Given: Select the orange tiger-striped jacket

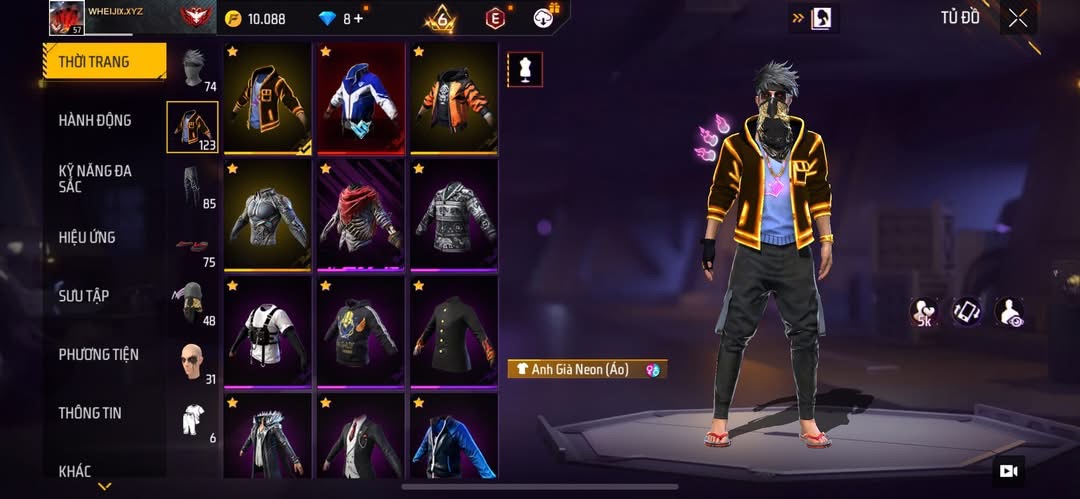Looking at the screenshot, I should [453, 98].
